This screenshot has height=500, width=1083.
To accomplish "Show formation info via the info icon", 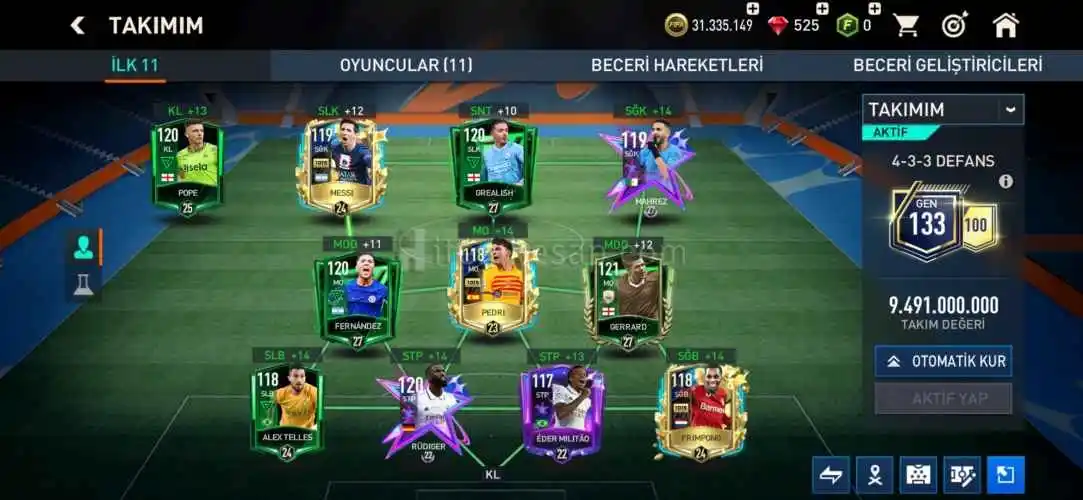I will 1006,181.
